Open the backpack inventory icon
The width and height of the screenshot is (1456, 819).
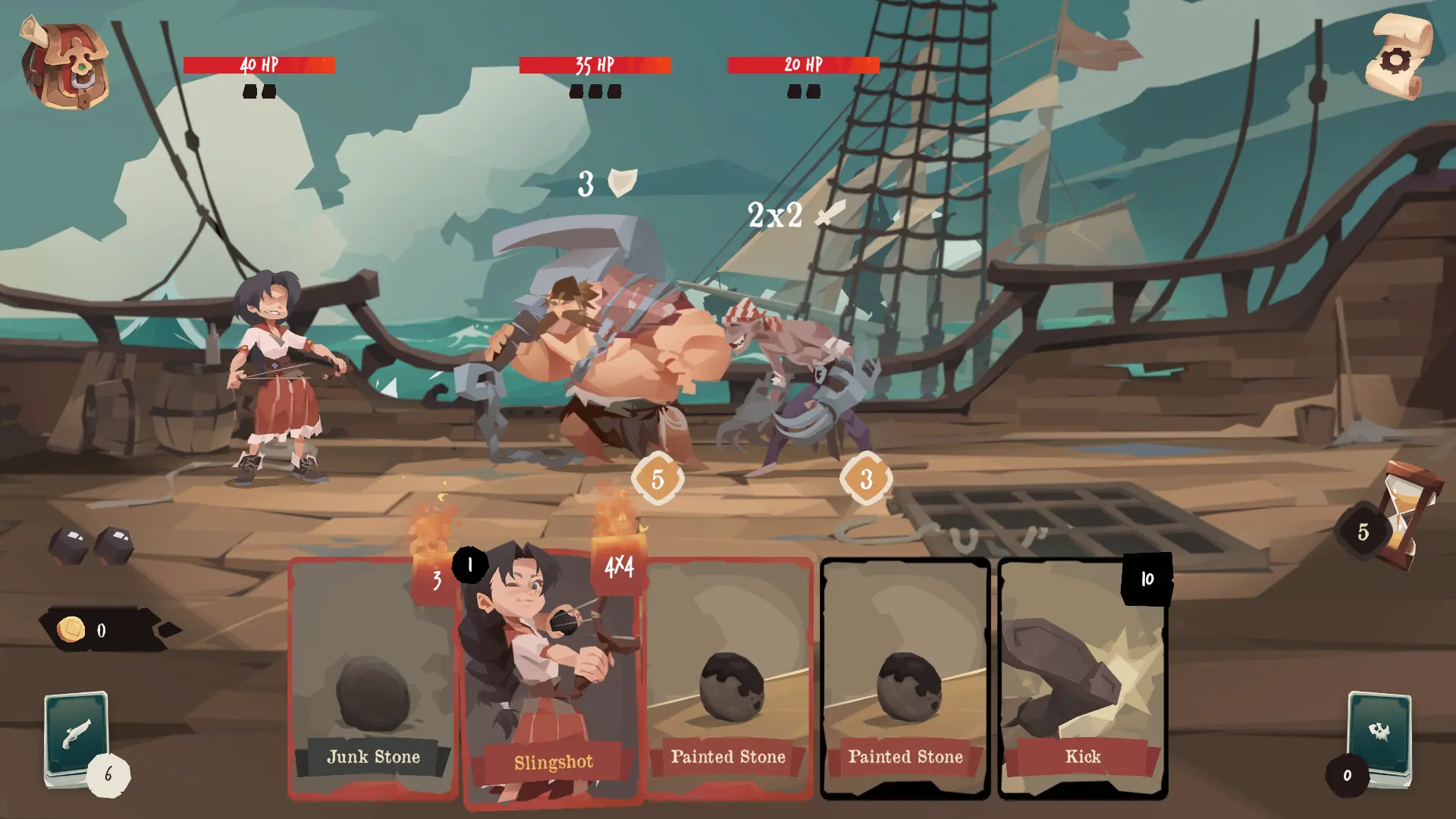[64, 64]
